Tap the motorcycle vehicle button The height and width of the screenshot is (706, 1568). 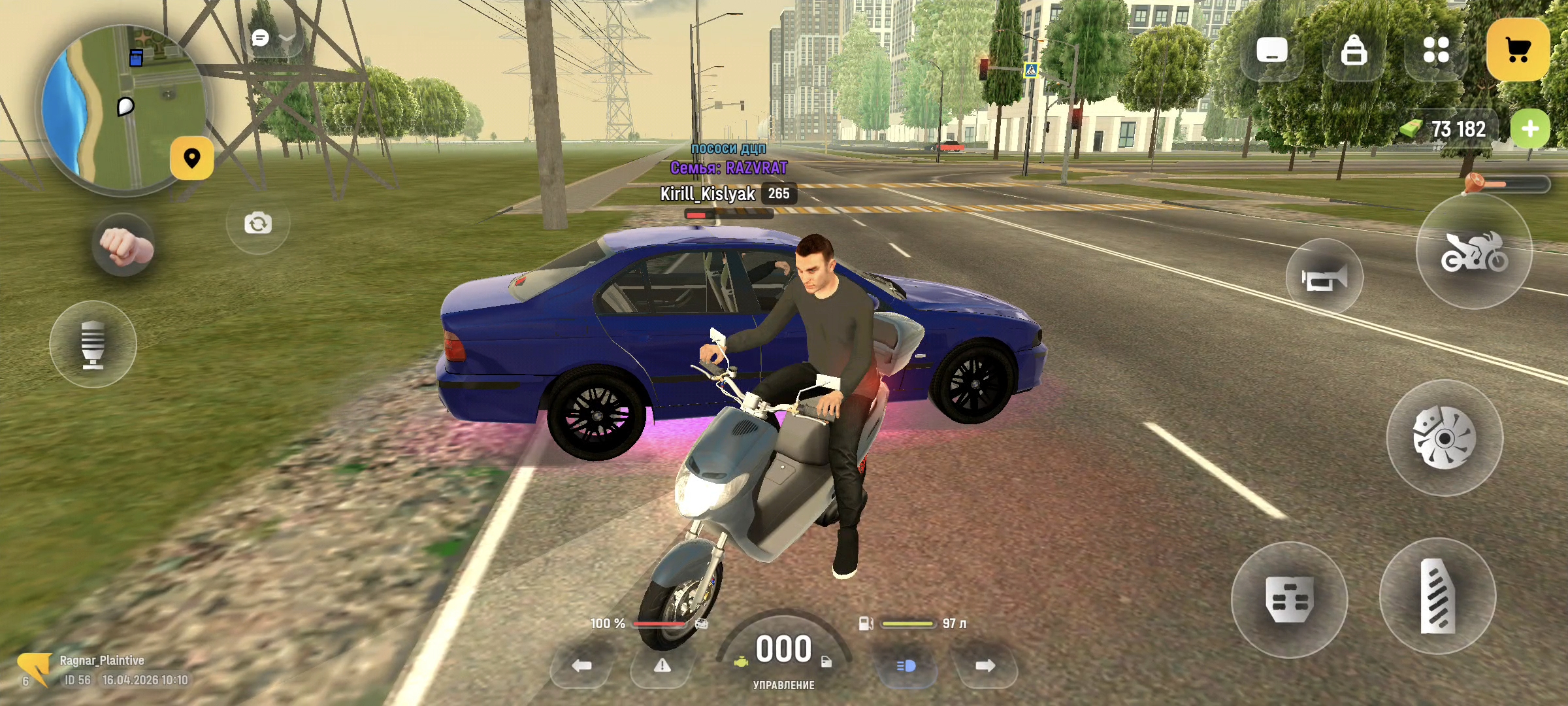click(x=1474, y=252)
